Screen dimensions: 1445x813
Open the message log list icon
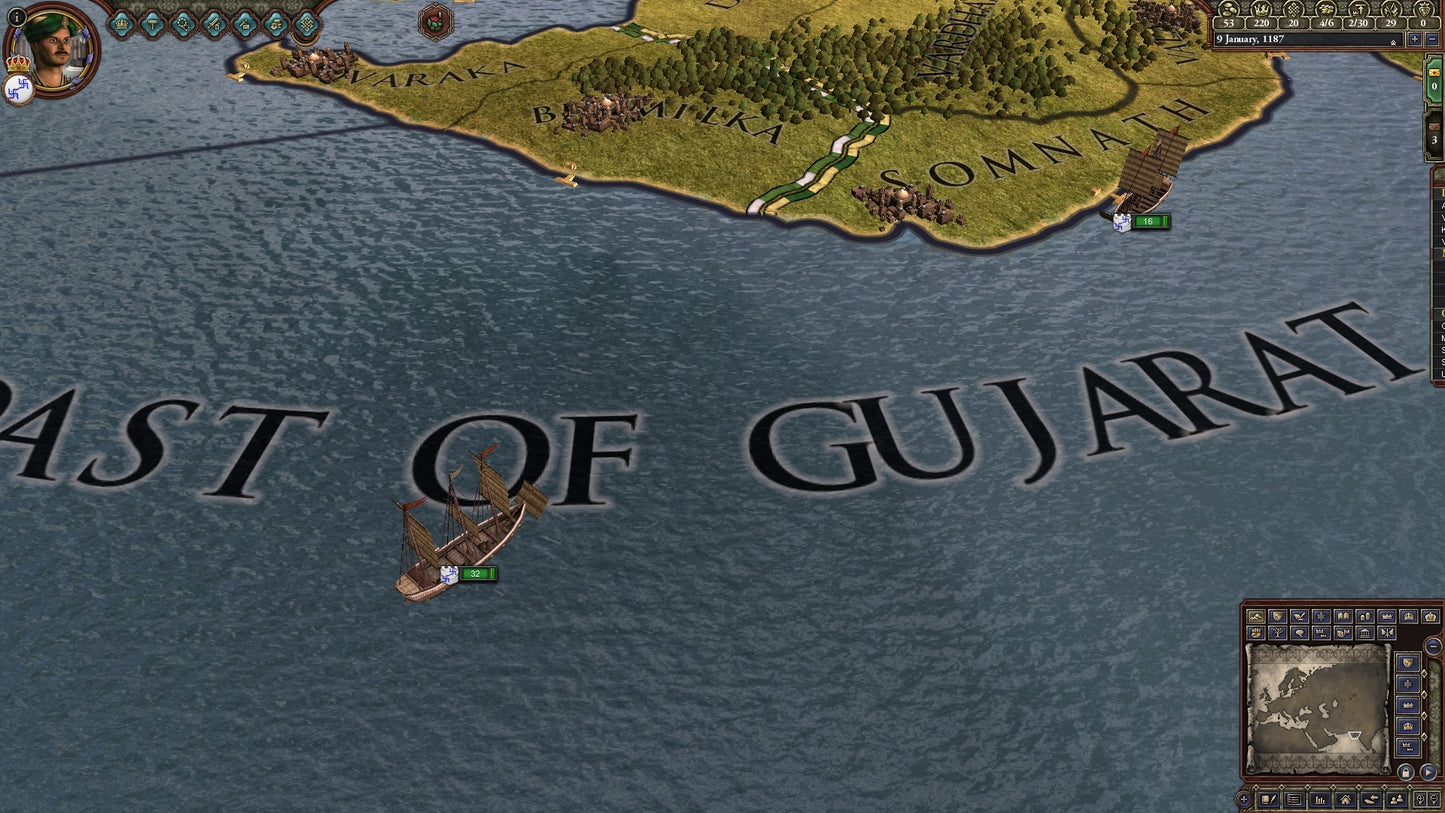[1292, 800]
